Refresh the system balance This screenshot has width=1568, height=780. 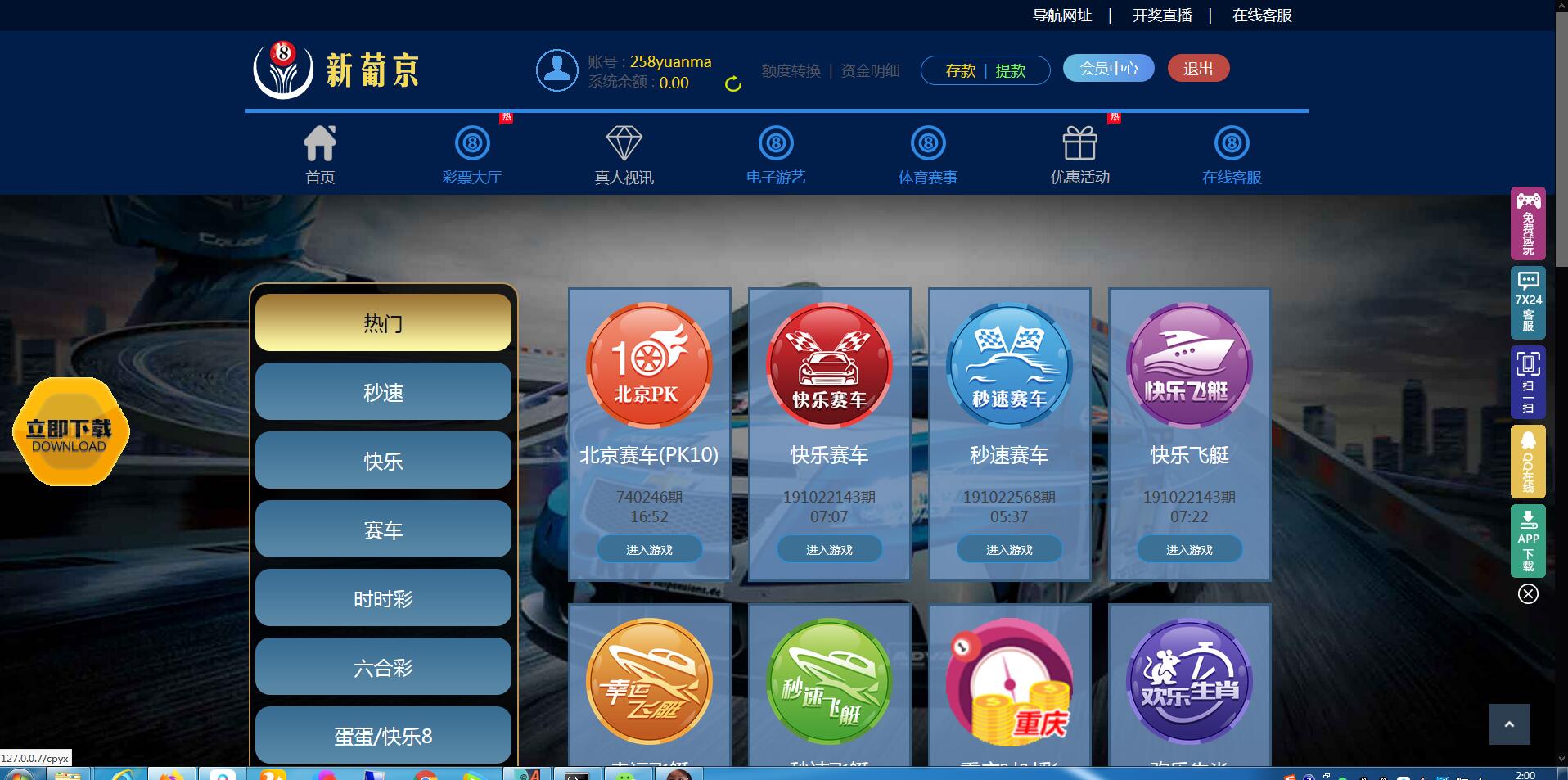(733, 83)
